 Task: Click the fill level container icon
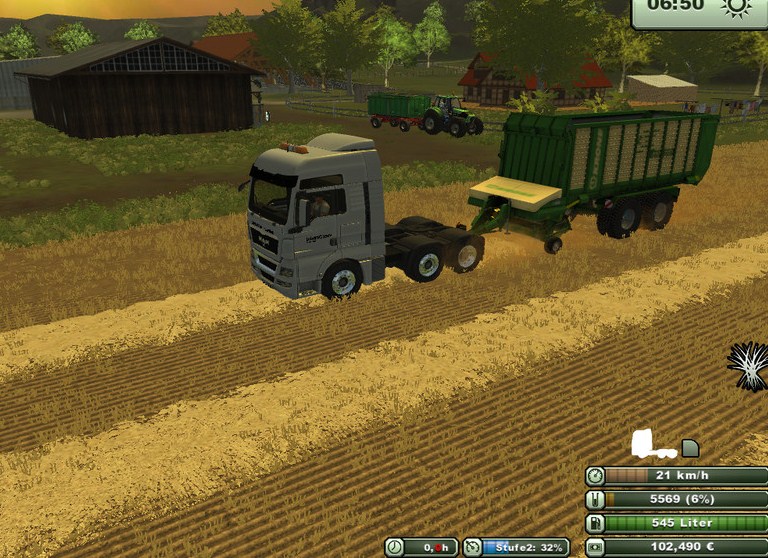pos(595,500)
